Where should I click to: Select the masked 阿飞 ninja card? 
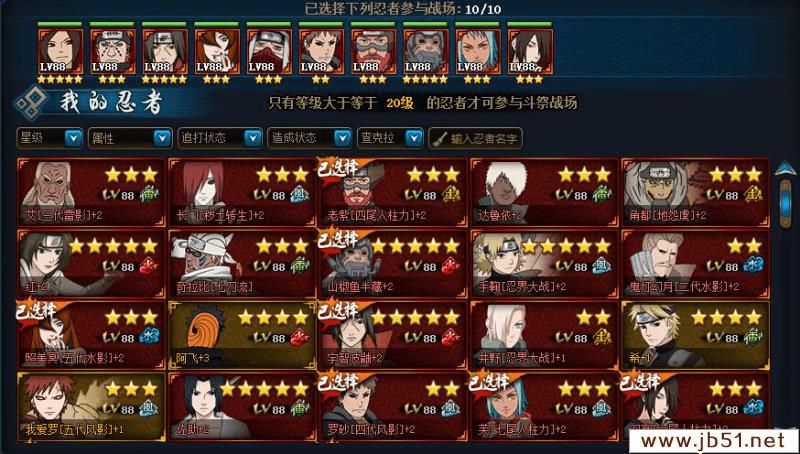[x=240, y=332]
